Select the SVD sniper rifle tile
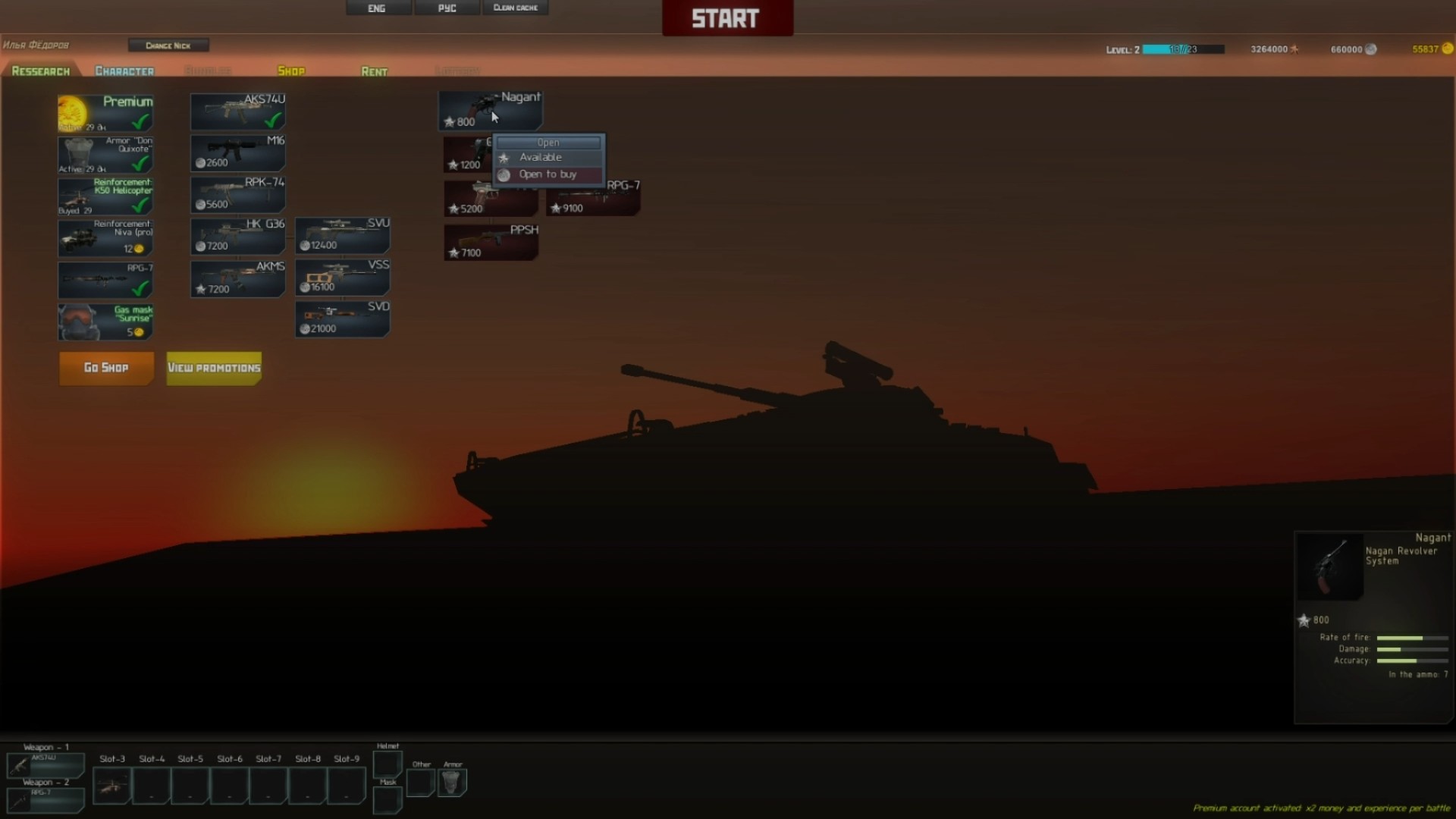This screenshot has height=819, width=1456. pos(343,318)
